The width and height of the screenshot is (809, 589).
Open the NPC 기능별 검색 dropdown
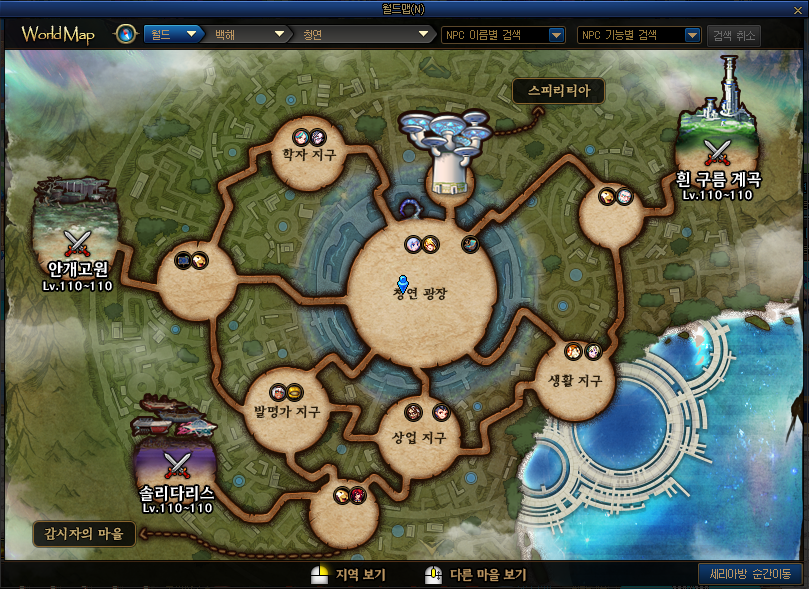pyautogui.click(x=640, y=35)
